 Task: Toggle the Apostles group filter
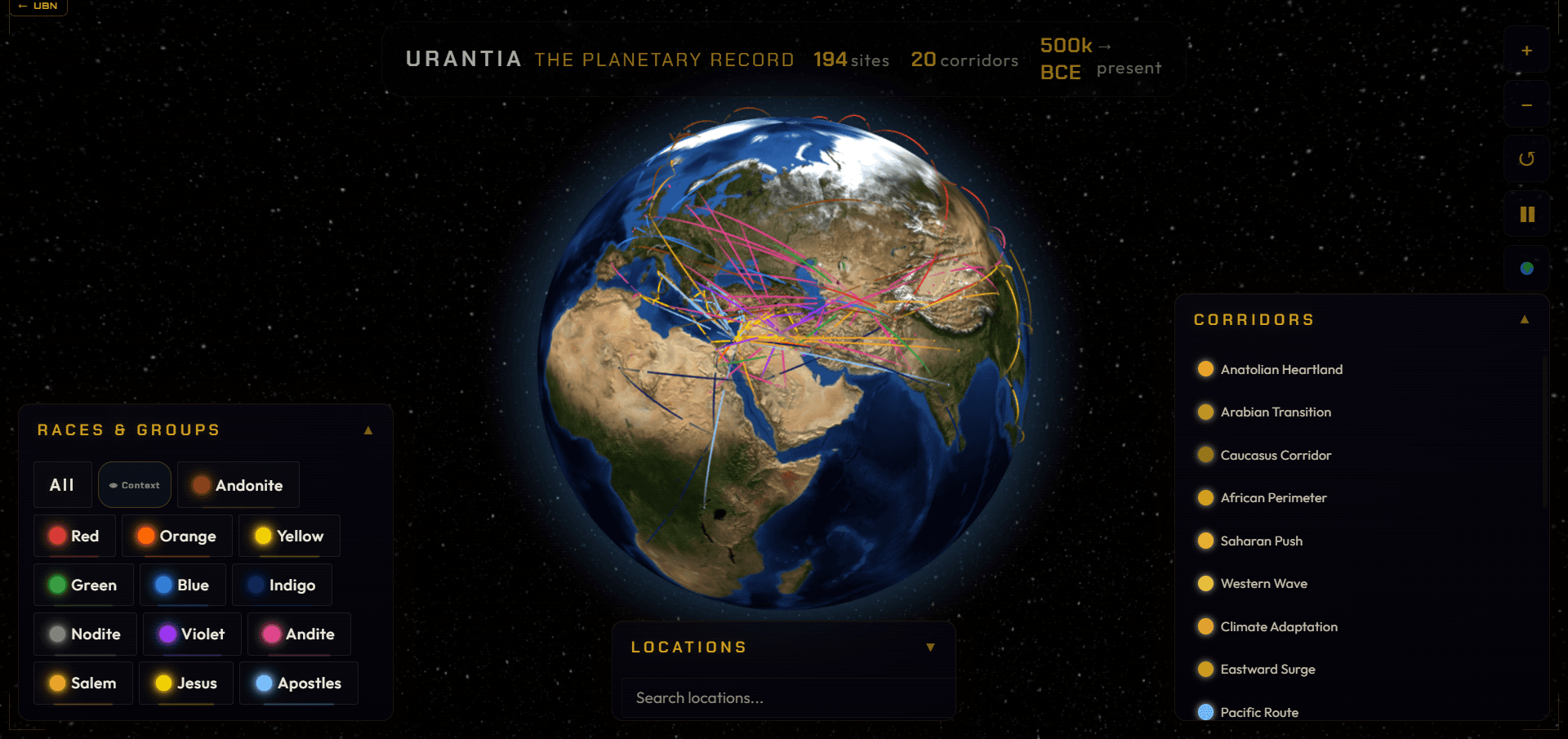coord(298,683)
